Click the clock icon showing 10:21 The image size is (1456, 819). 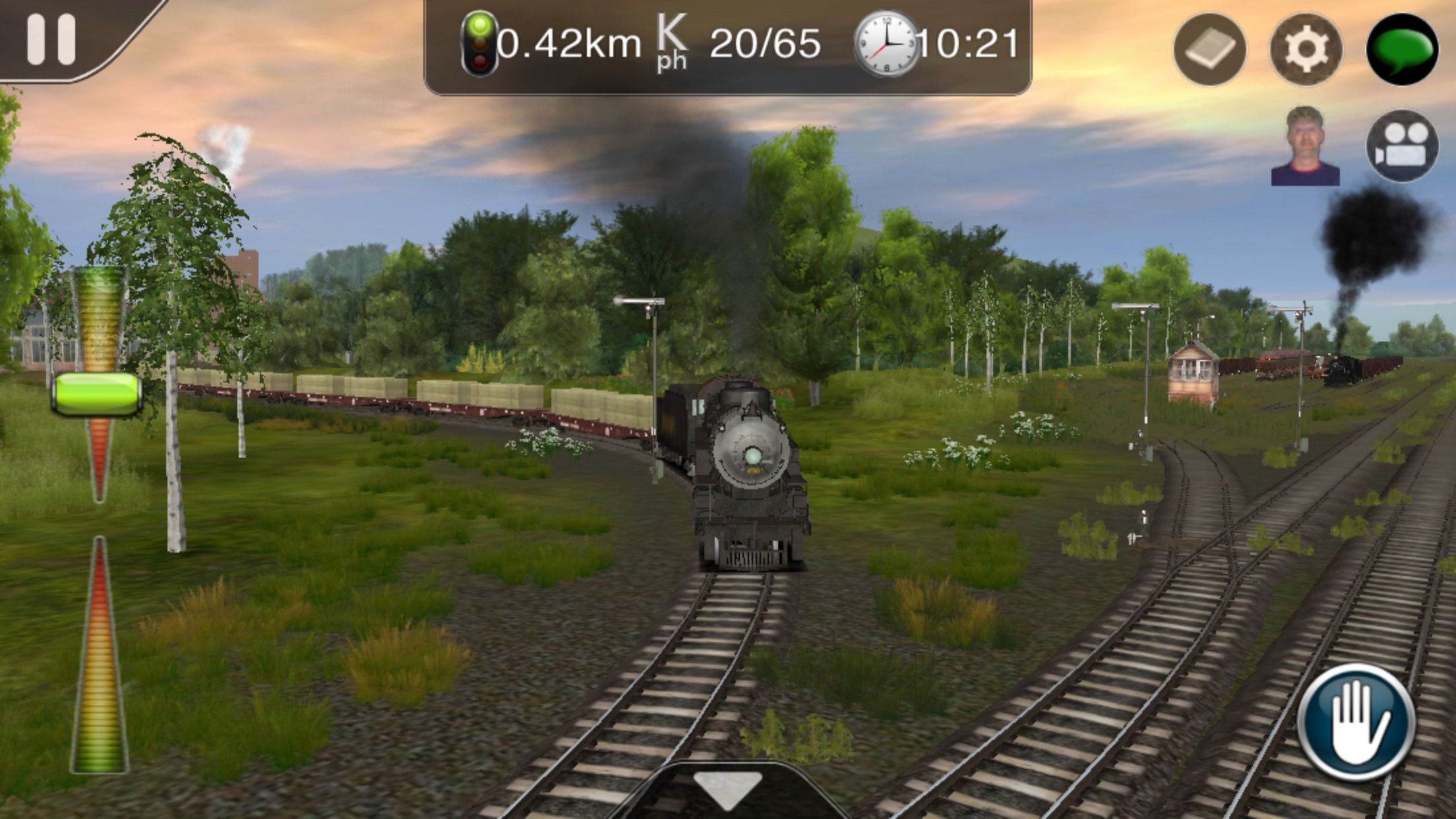click(x=887, y=45)
